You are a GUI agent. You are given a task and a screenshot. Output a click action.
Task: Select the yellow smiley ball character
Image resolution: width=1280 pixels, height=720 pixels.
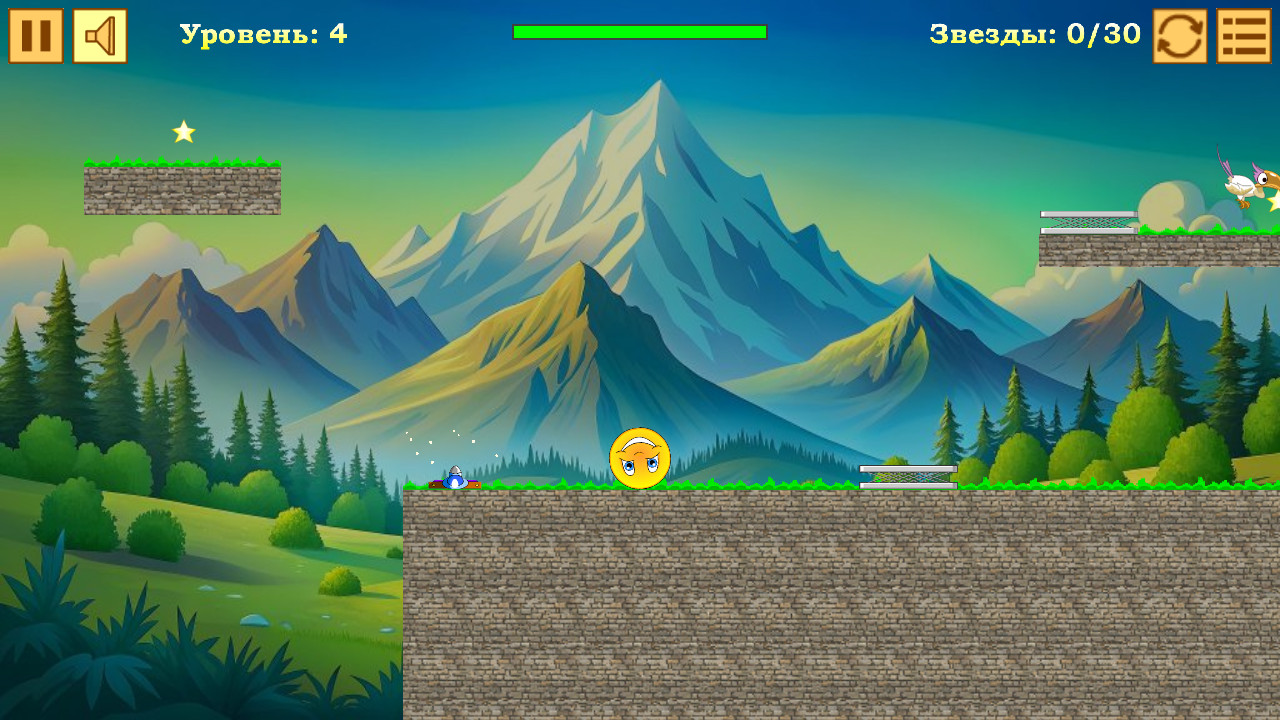(x=641, y=458)
